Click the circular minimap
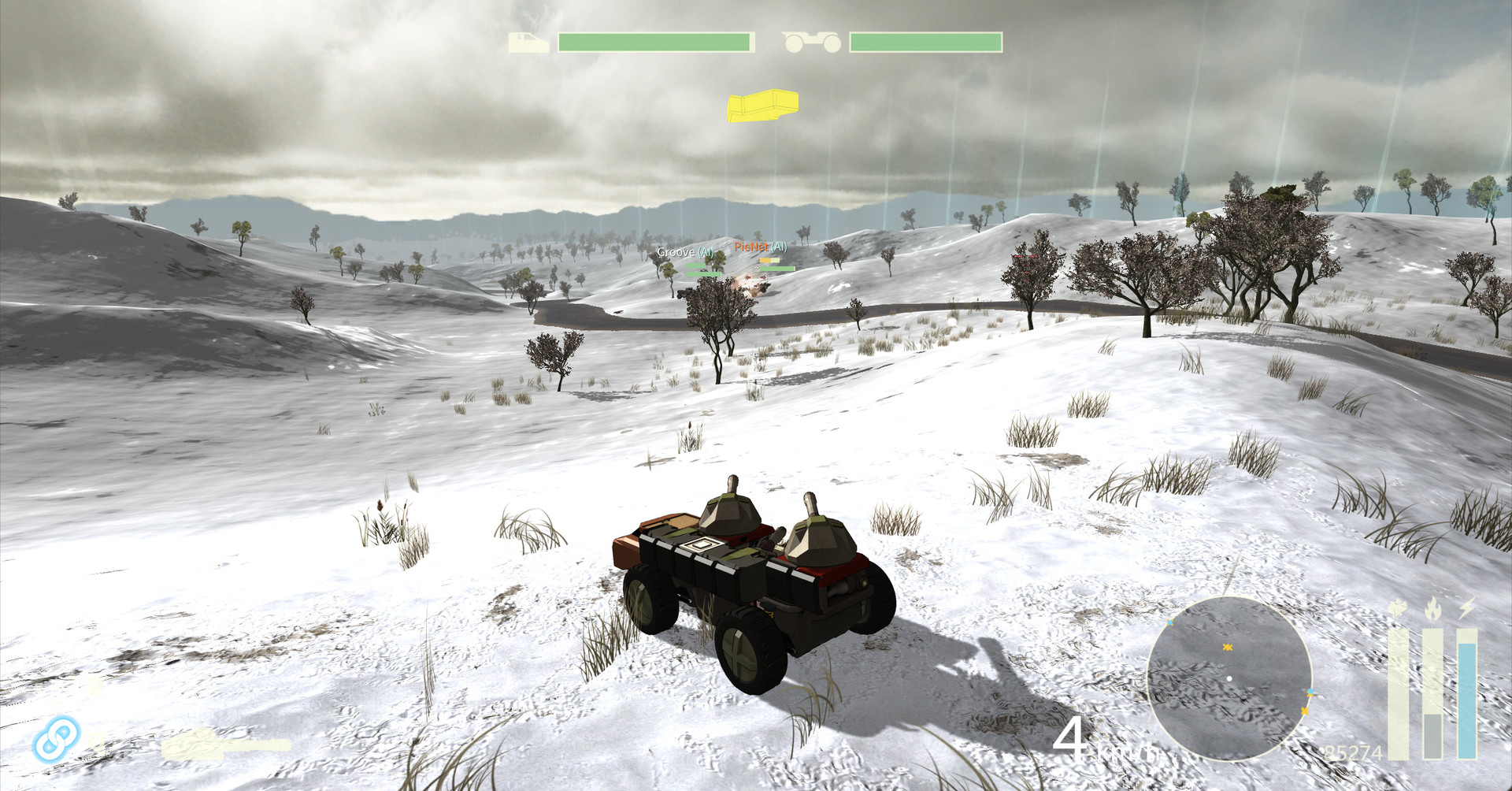Image resolution: width=1512 pixels, height=791 pixels. [1228, 678]
